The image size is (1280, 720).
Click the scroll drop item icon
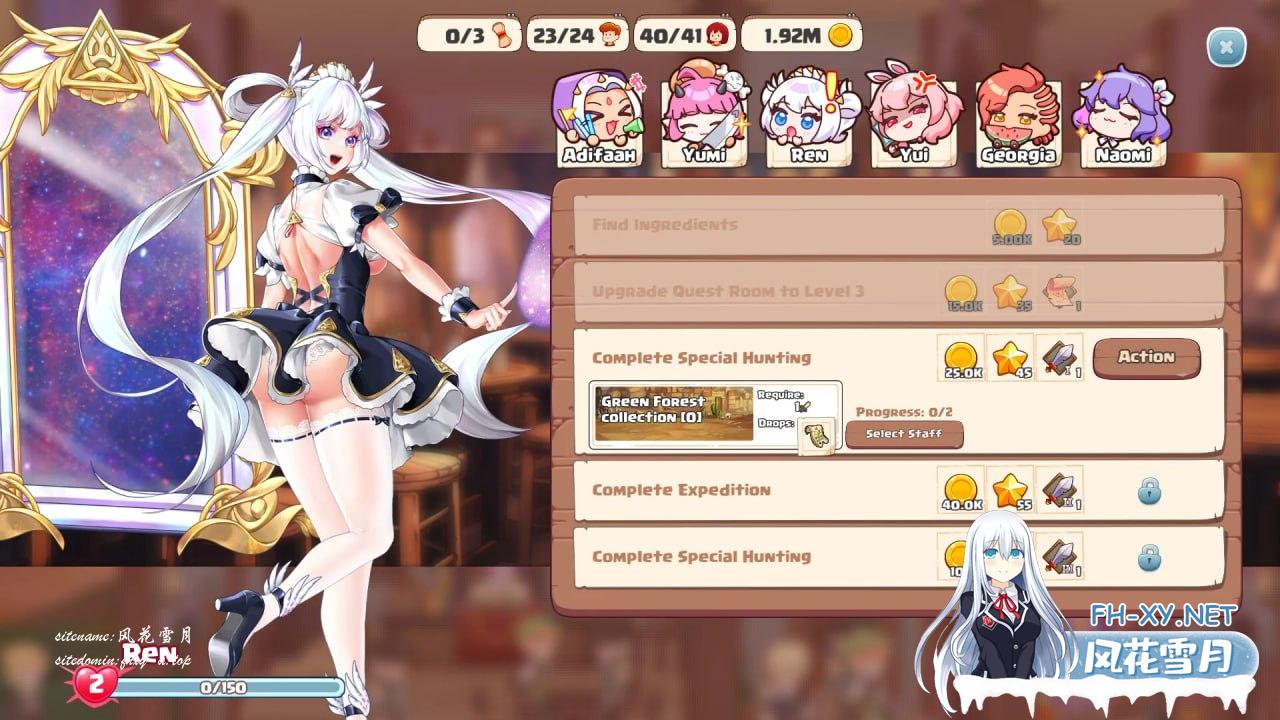[x=816, y=436]
